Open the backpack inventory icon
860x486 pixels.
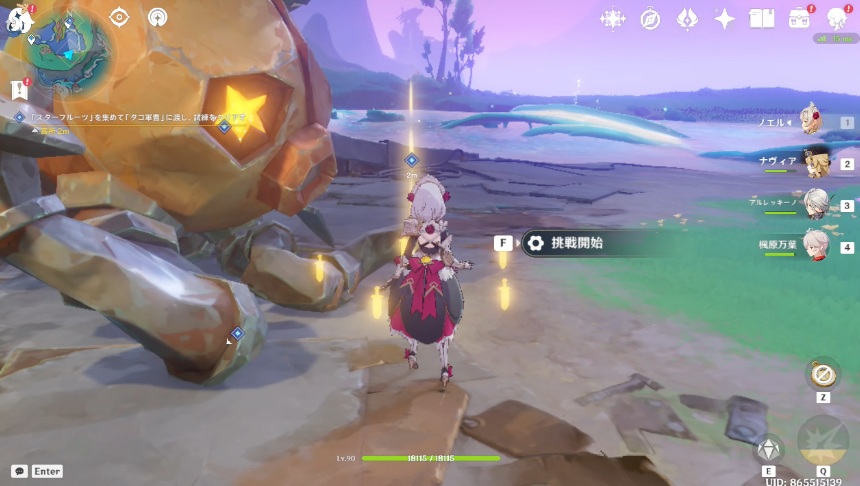pyautogui.click(x=799, y=19)
